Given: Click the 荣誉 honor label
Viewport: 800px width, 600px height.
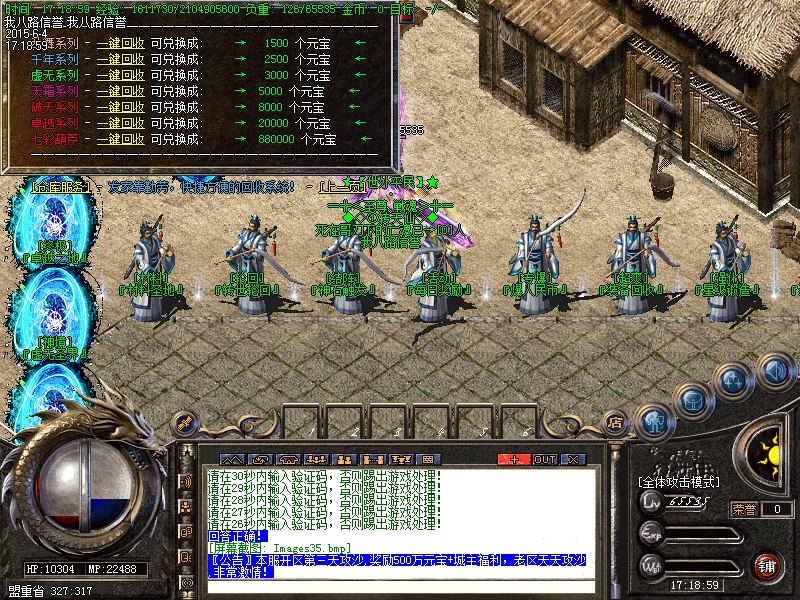Looking at the screenshot, I should click(x=743, y=509).
